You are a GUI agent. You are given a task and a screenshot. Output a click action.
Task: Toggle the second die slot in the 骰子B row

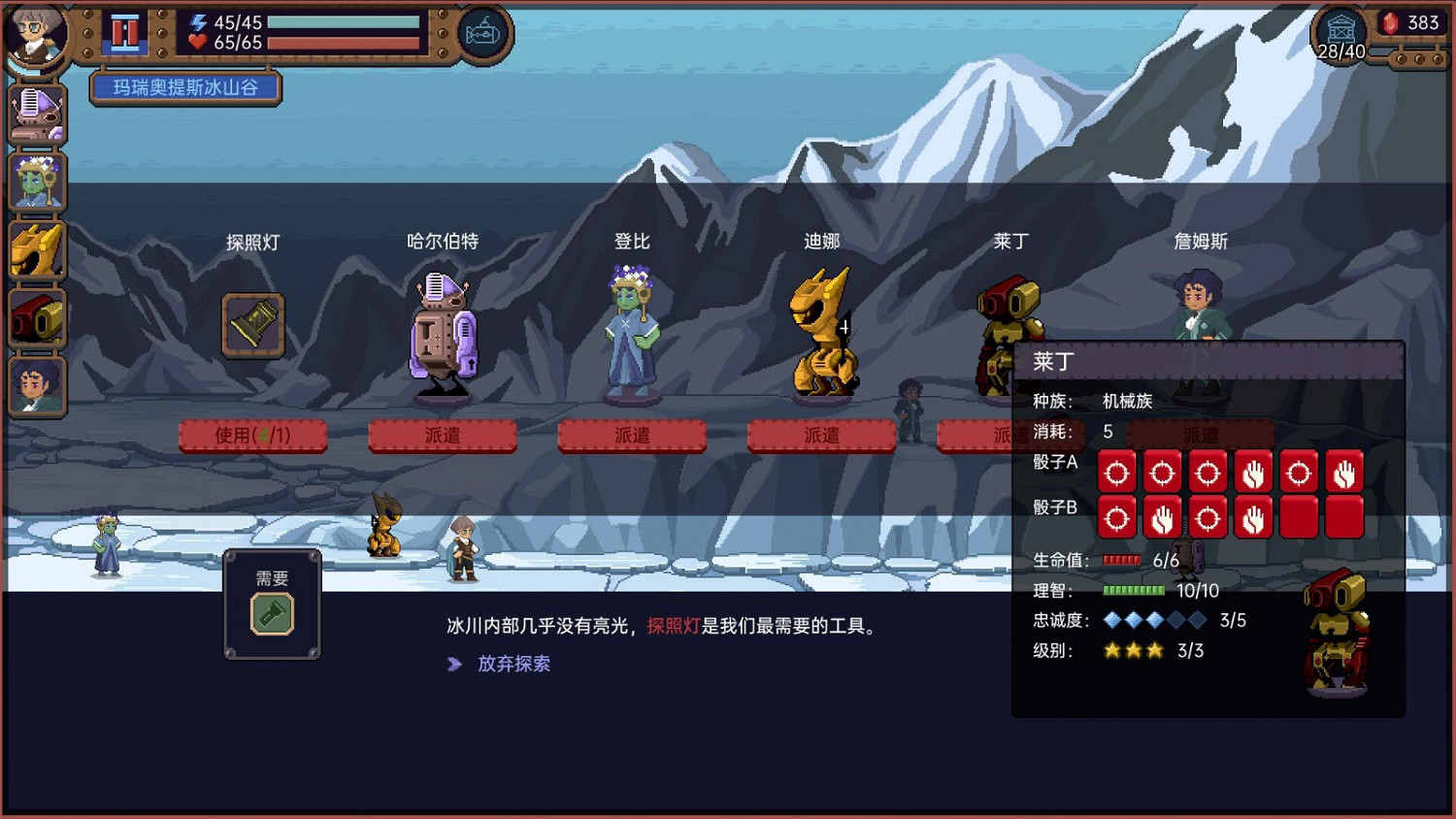[x=1161, y=516]
